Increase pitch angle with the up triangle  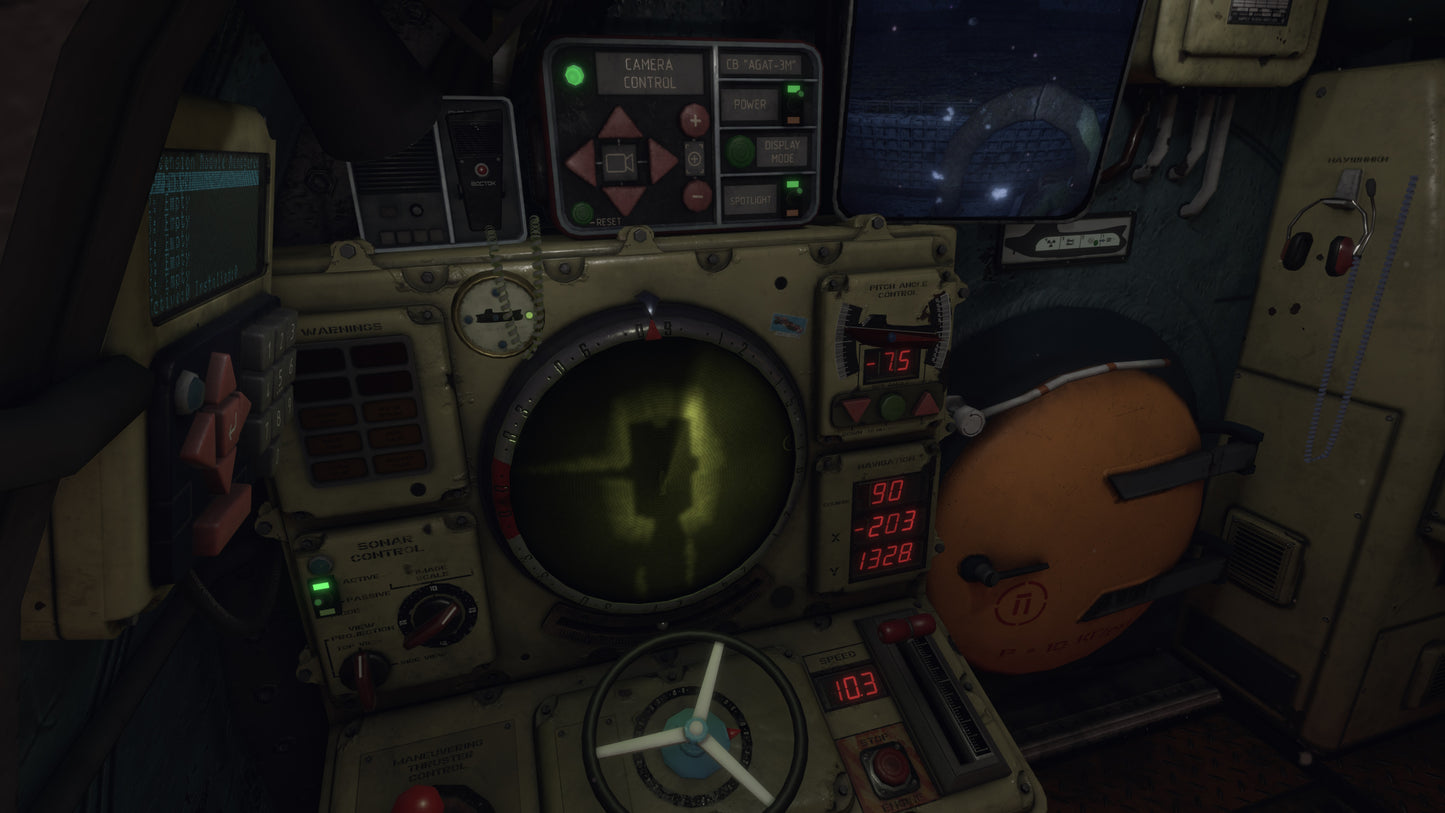[x=926, y=405]
